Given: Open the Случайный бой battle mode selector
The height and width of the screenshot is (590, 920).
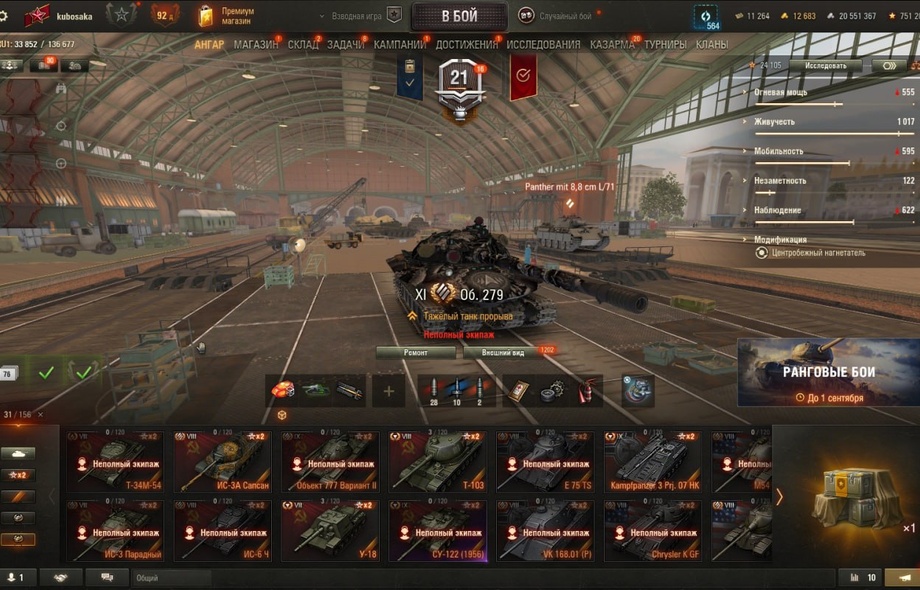Looking at the screenshot, I should pyautogui.click(x=557, y=16).
